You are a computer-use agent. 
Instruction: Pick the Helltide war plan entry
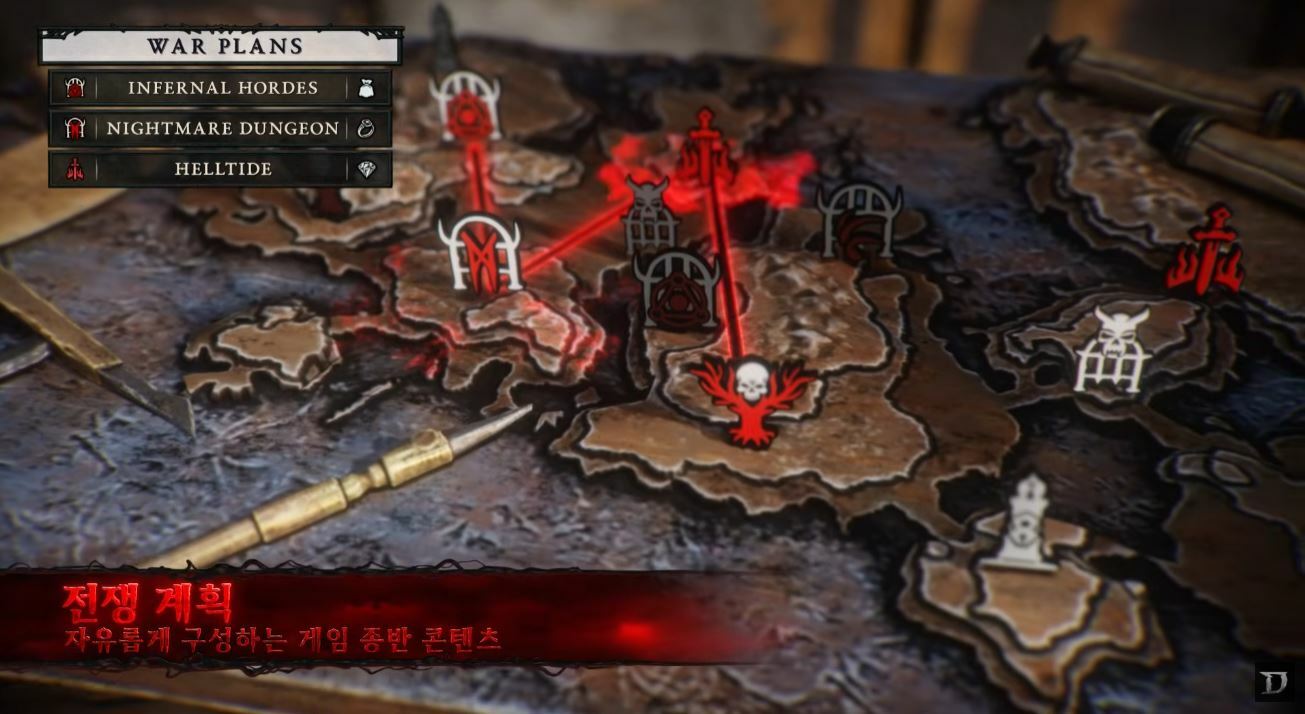221,169
